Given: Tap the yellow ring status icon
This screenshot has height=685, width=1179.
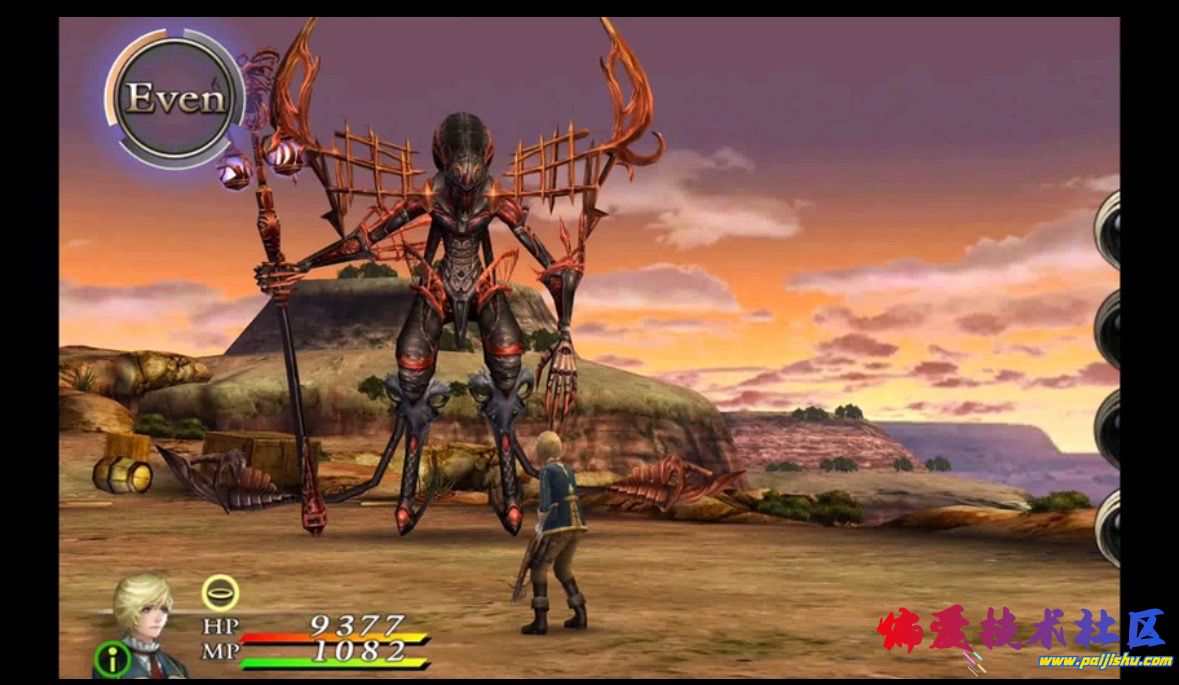Looking at the screenshot, I should [x=220, y=593].
